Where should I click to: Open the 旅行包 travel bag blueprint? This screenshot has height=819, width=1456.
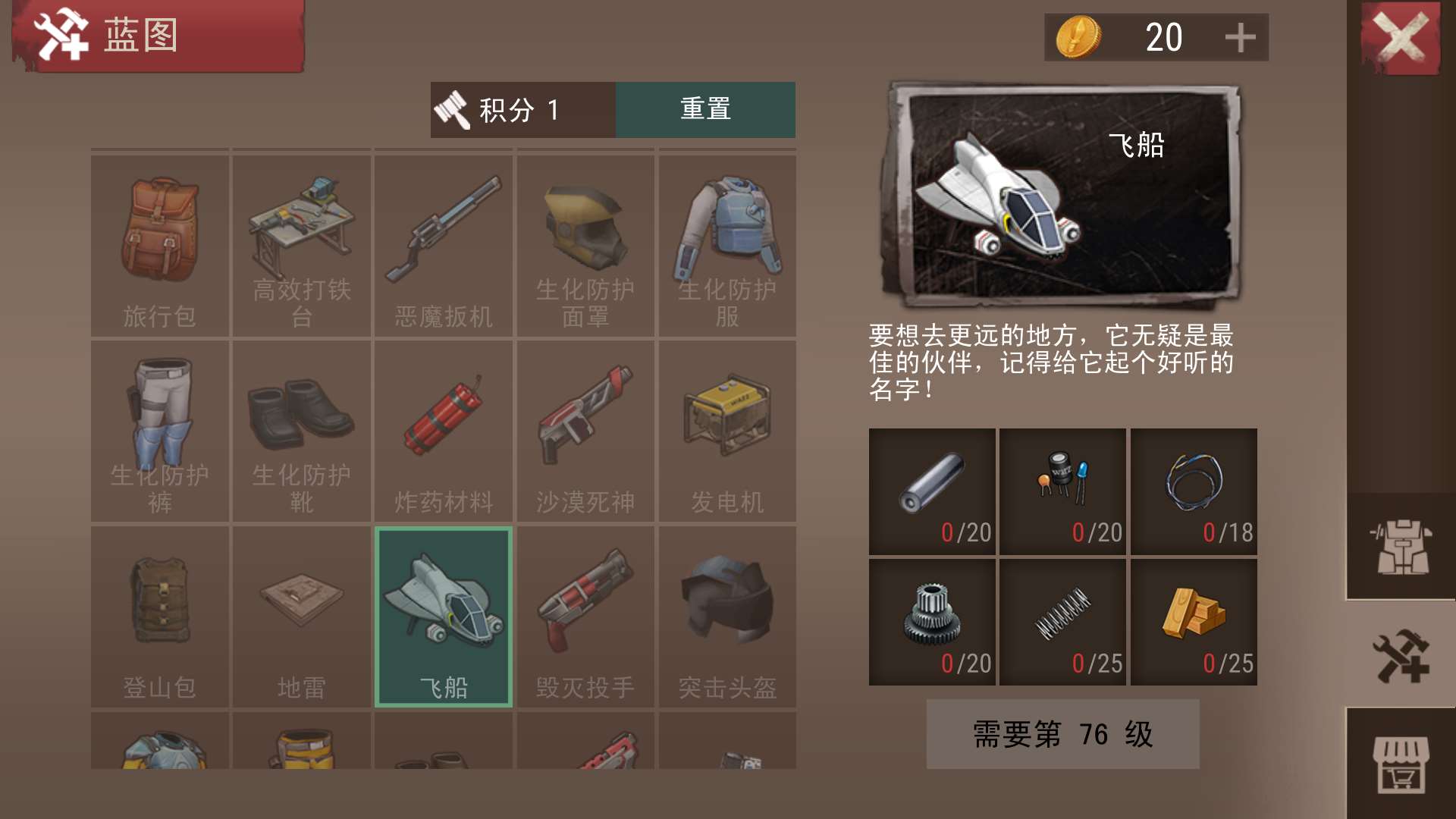click(x=160, y=243)
